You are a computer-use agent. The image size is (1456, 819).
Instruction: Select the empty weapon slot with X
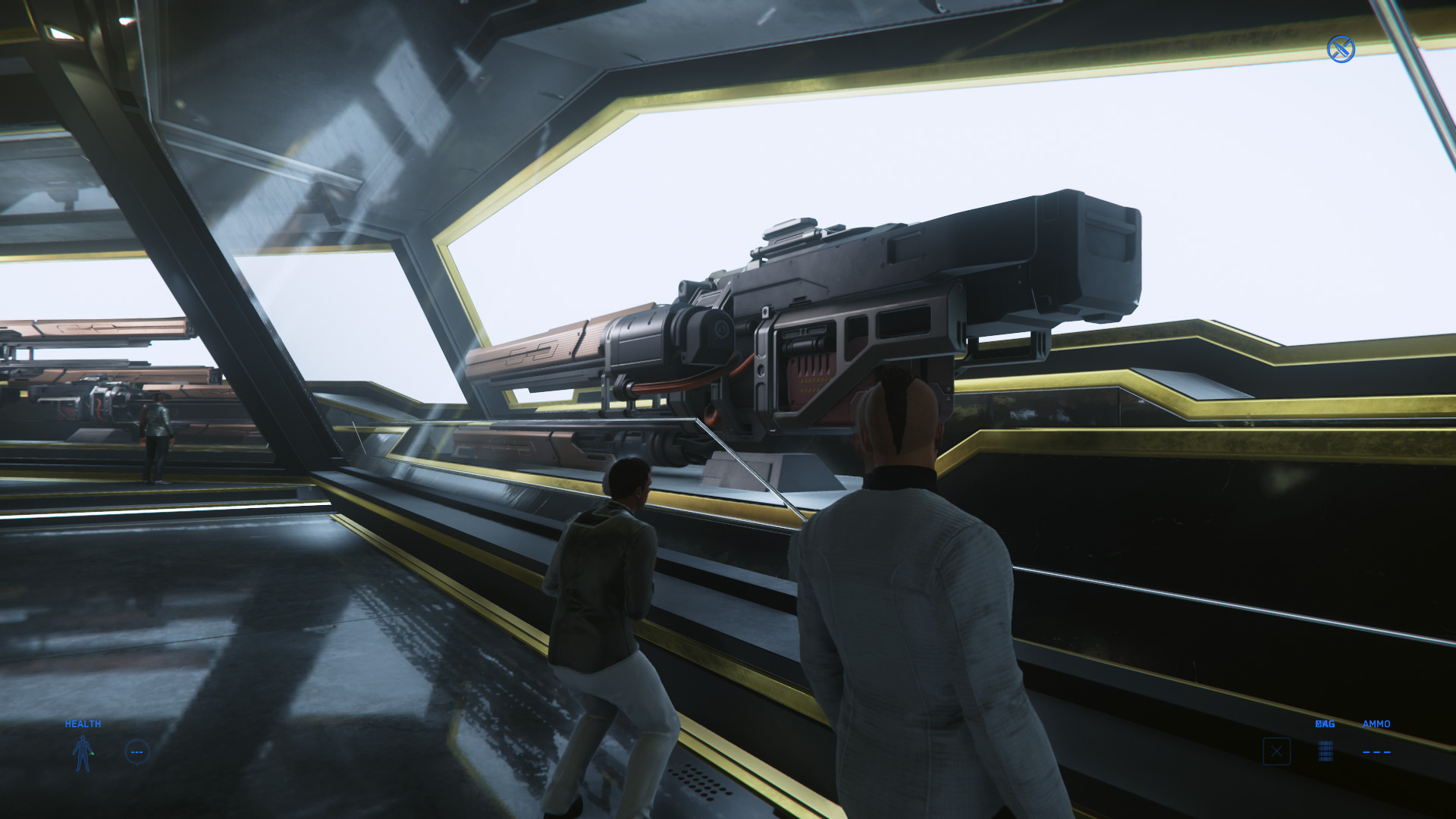1276,752
